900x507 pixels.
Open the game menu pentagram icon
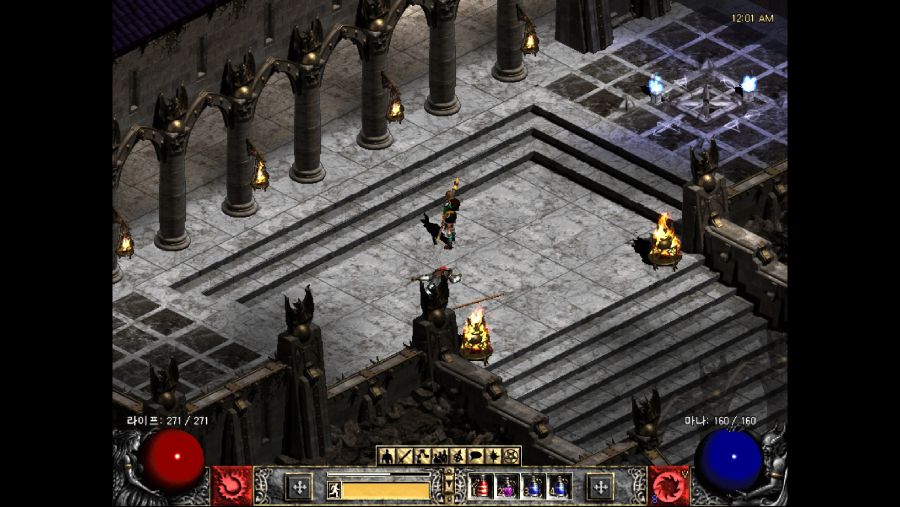512,456
